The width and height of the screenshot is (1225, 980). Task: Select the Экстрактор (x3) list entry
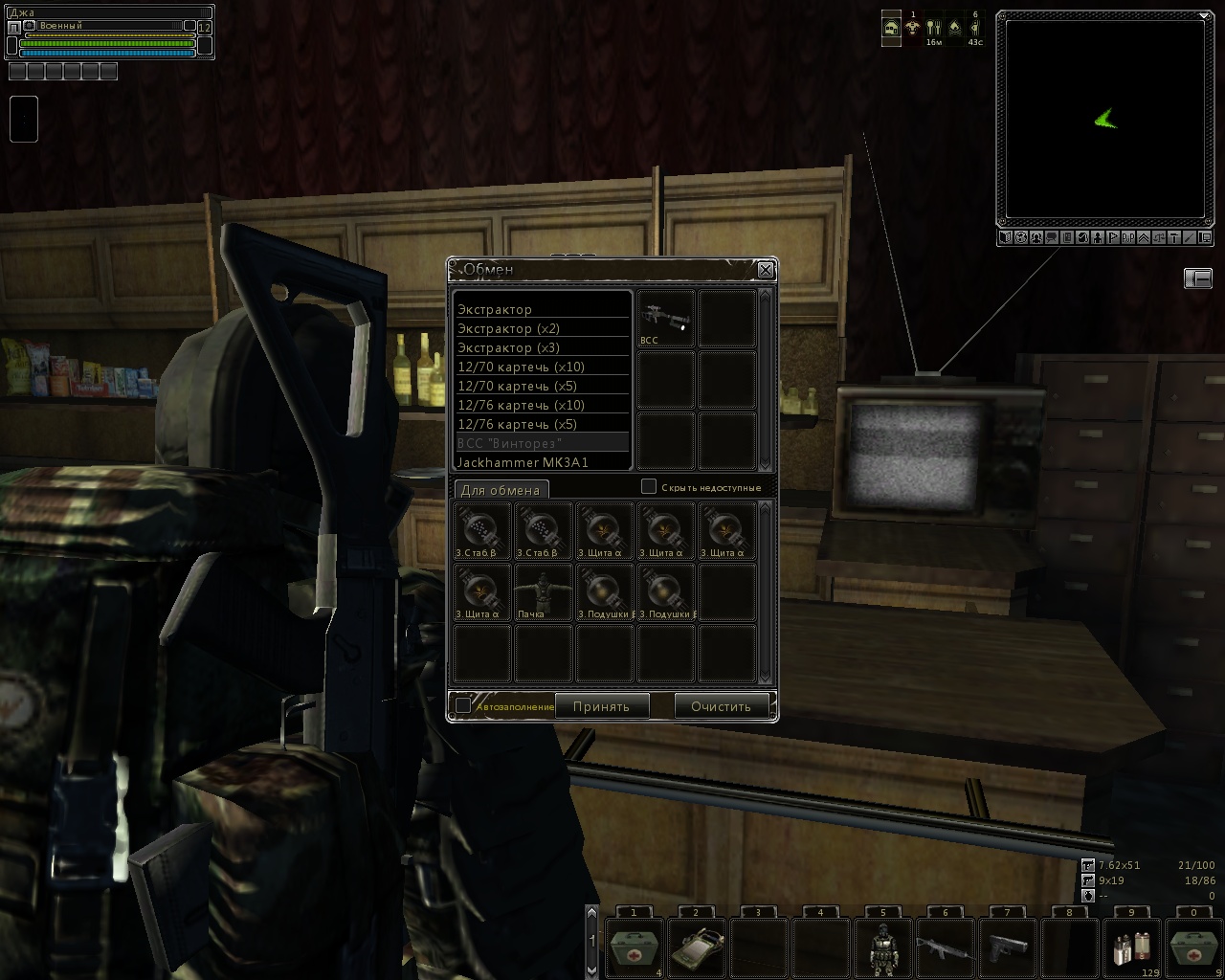508,347
